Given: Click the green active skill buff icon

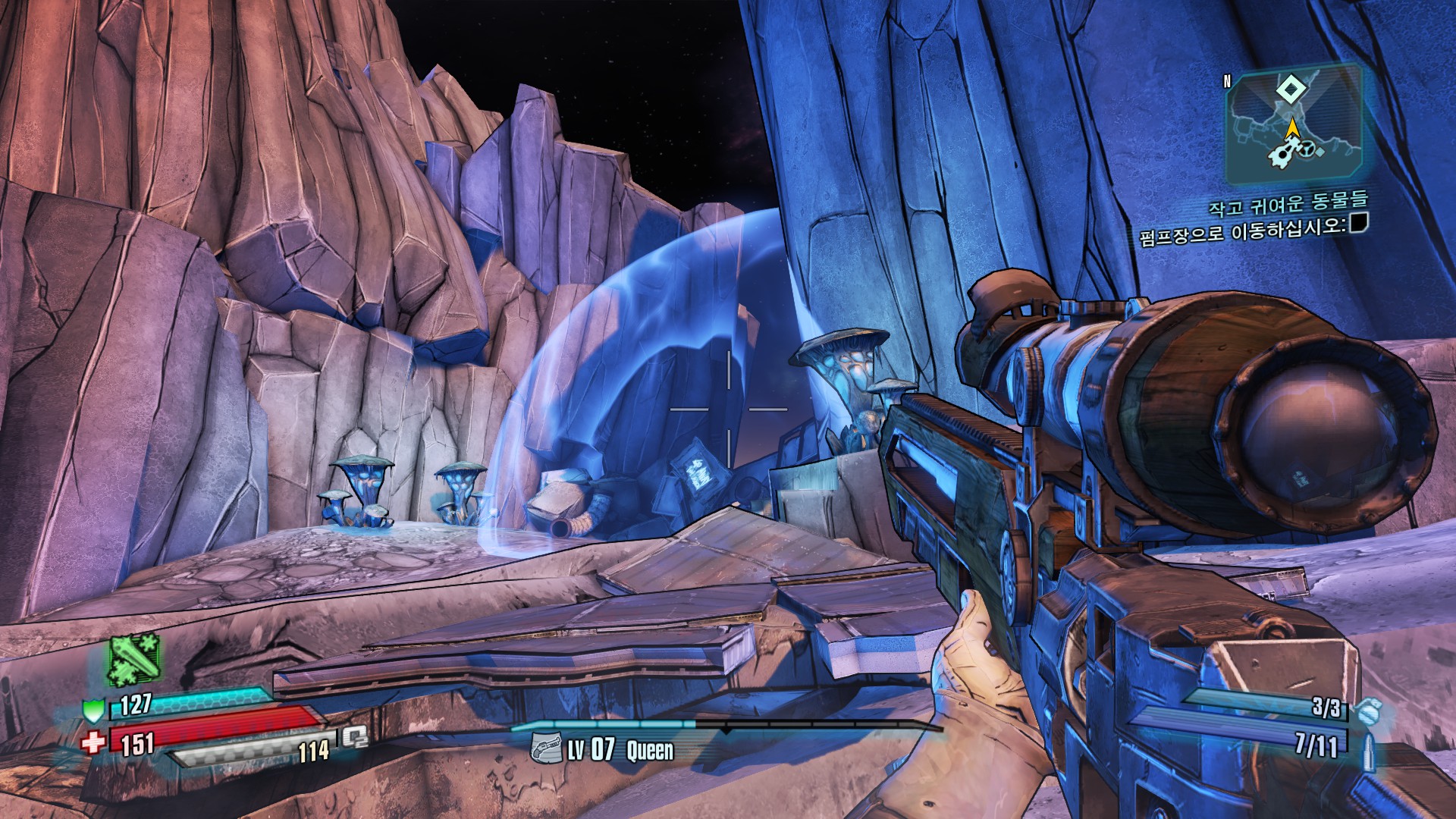Looking at the screenshot, I should point(133,658).
